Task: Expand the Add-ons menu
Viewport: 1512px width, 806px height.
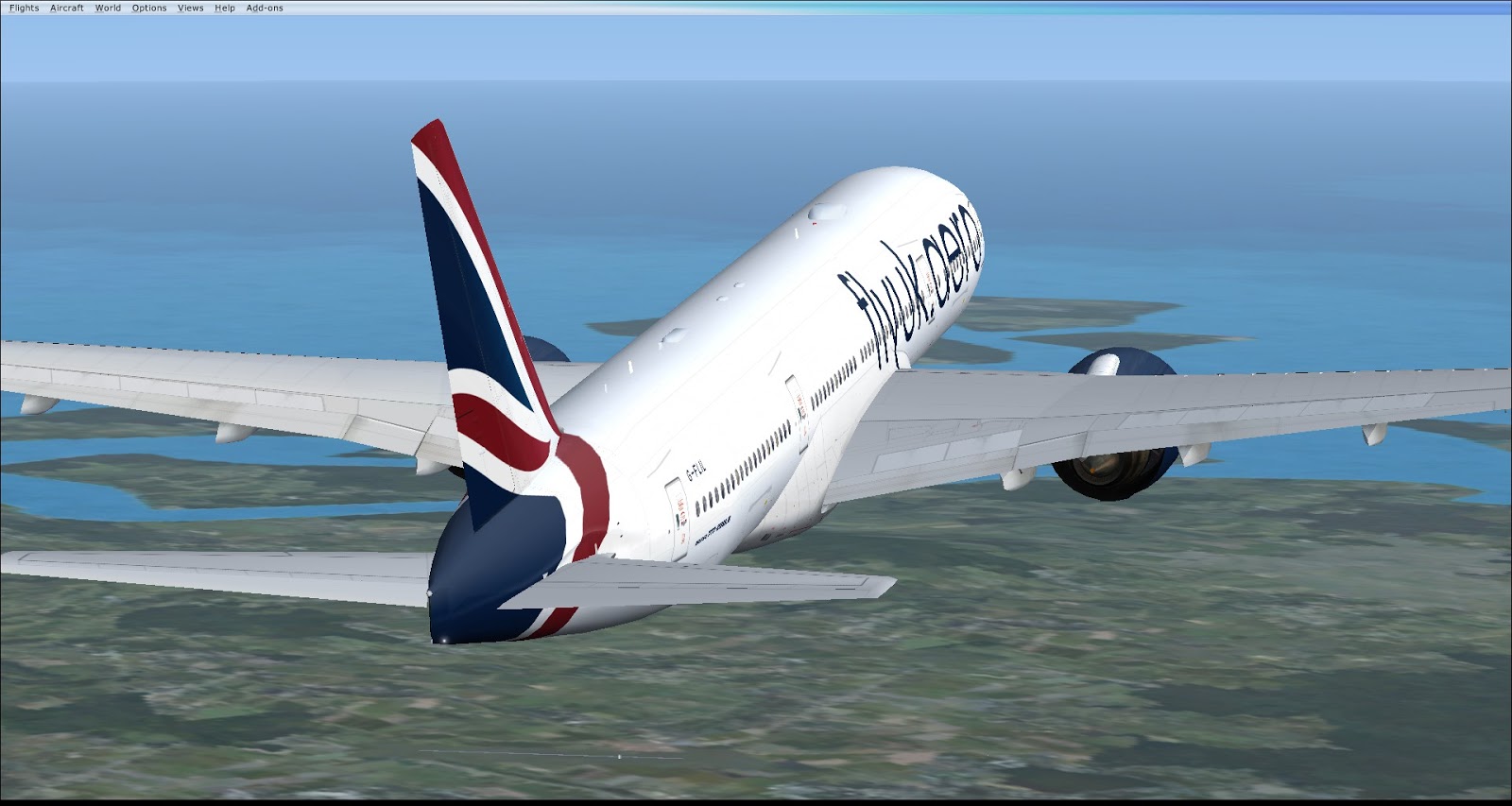Action: pyautogui.click(x=265, y=9)
